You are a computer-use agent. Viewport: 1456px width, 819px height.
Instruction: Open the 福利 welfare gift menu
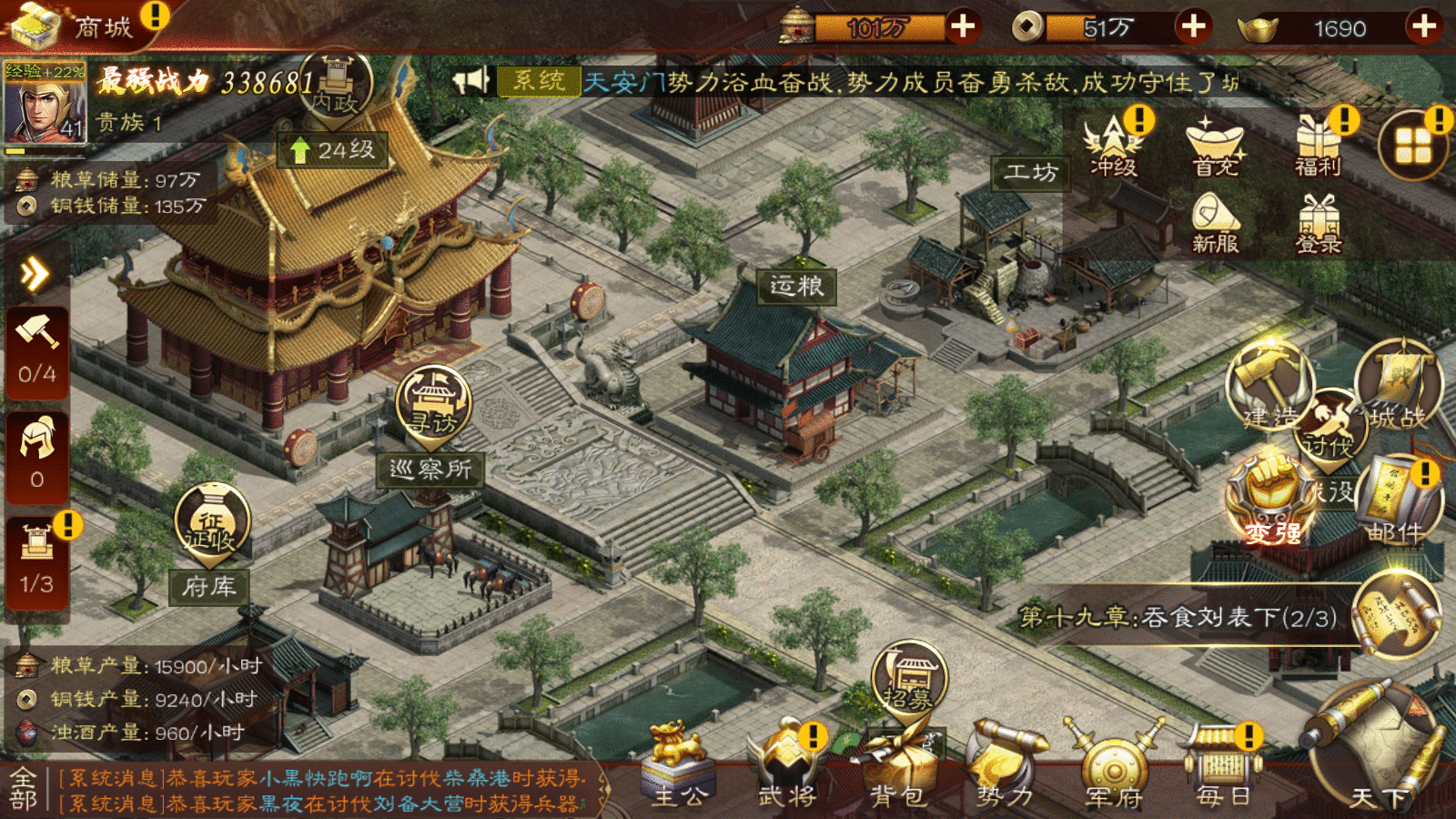(1318, 146)
